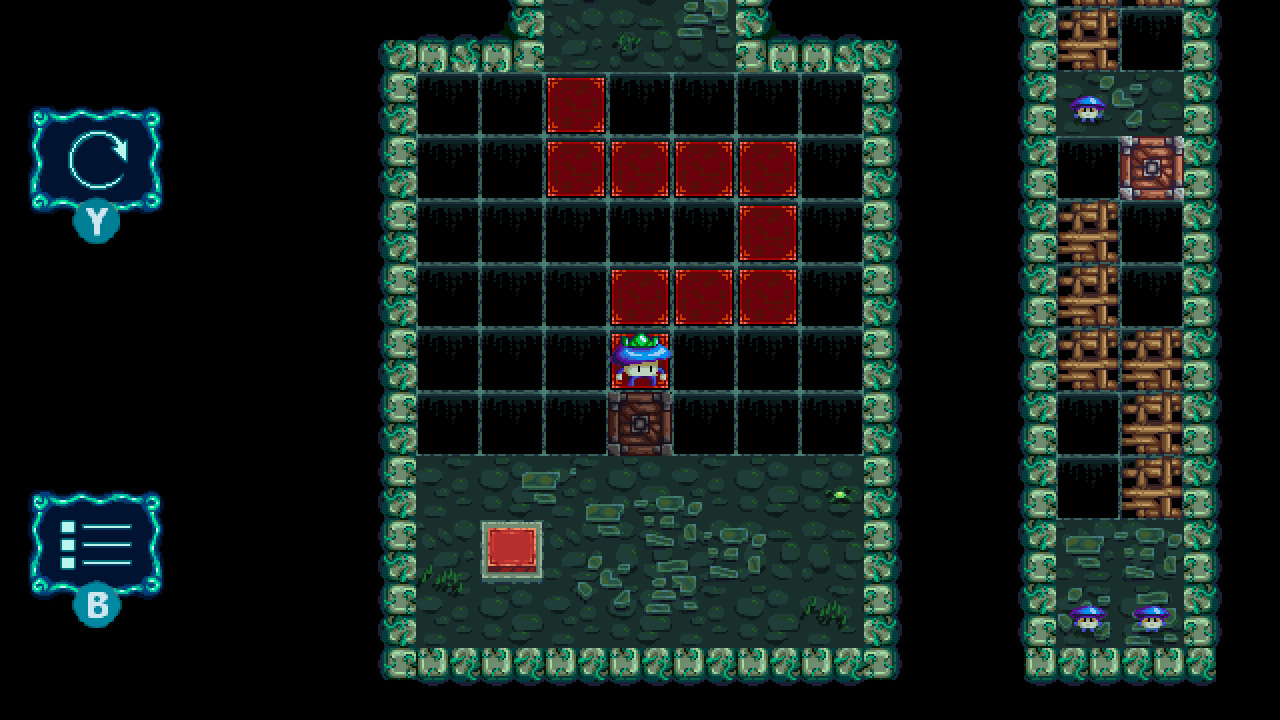Activate the rightmost red tile in row two
The width and height of the screenshot is (1280, 720).
tap(770, 168)
